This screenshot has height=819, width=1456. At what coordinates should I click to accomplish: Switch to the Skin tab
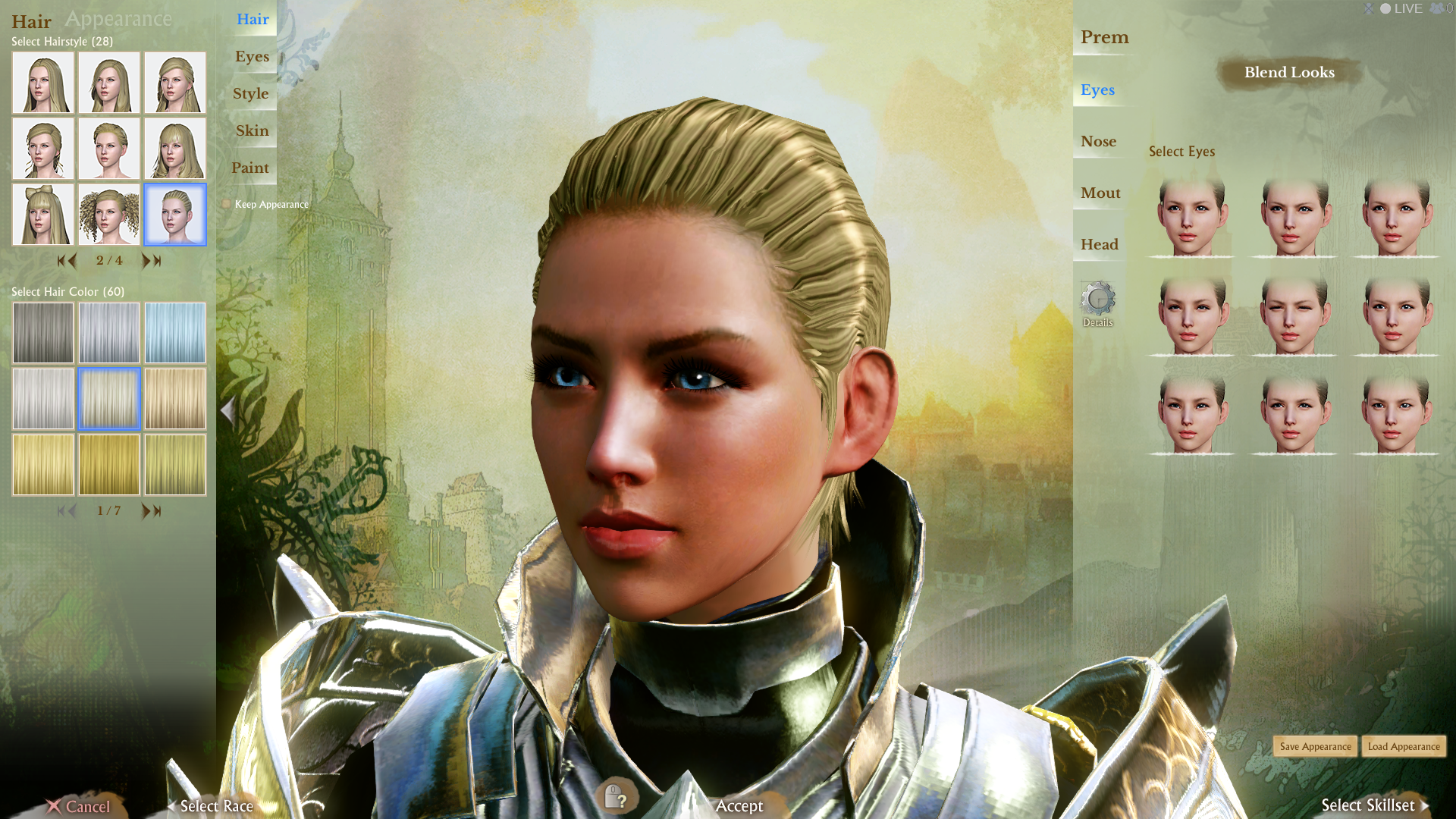252,130
